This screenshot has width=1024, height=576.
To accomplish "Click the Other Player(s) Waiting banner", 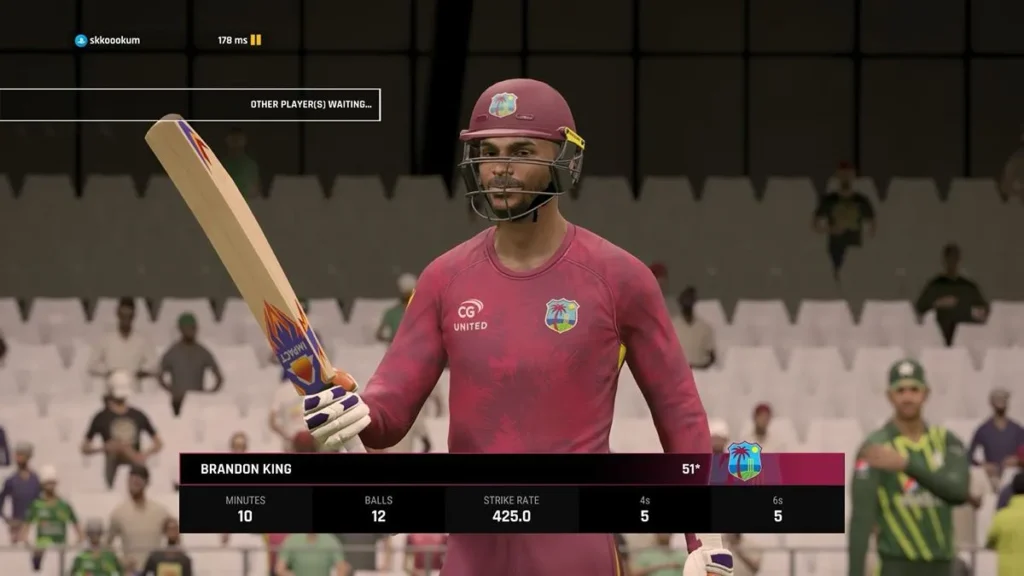I will click(x=190, y=104).
